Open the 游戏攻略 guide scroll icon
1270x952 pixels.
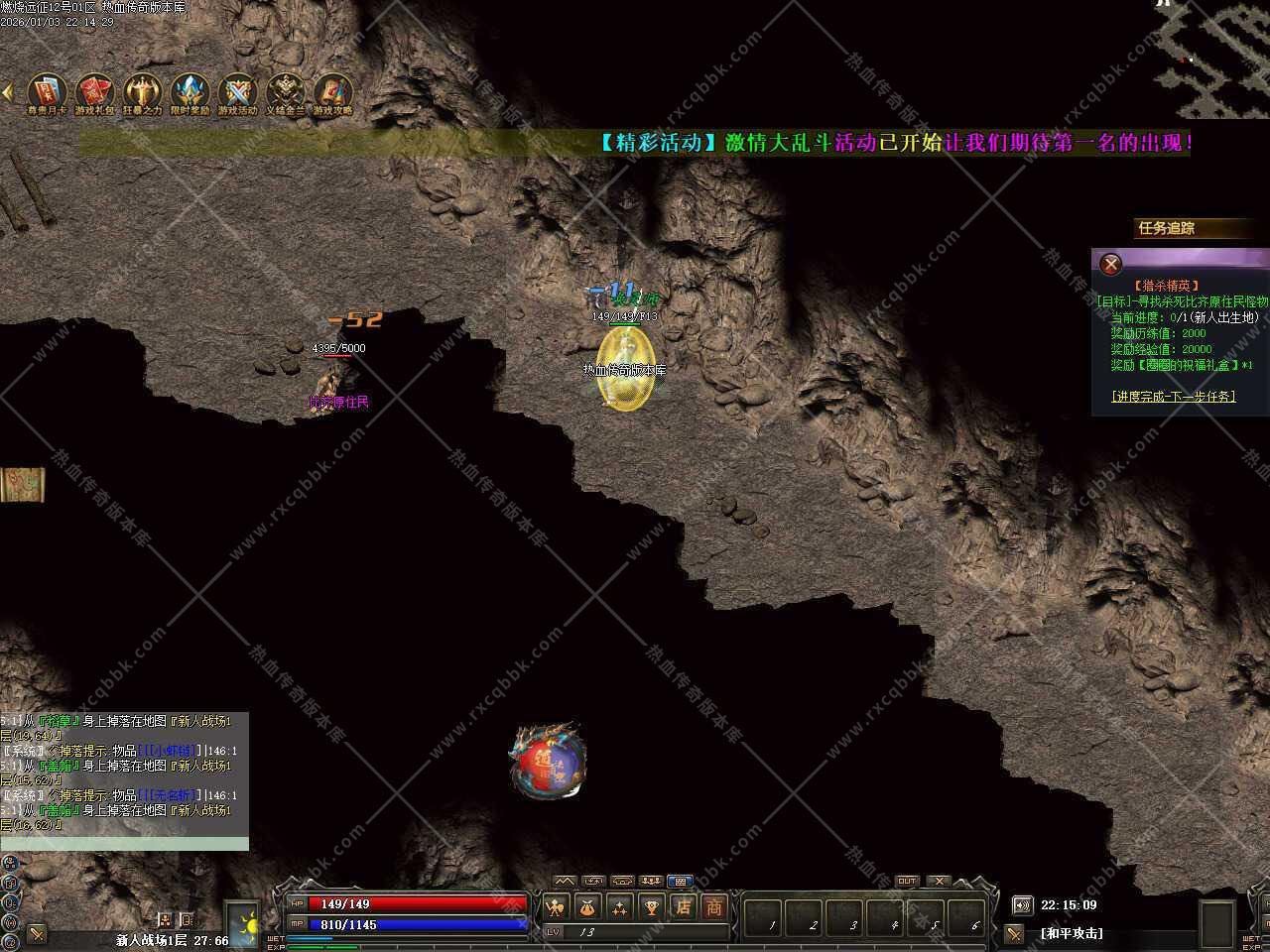click(x=332, y=93)
